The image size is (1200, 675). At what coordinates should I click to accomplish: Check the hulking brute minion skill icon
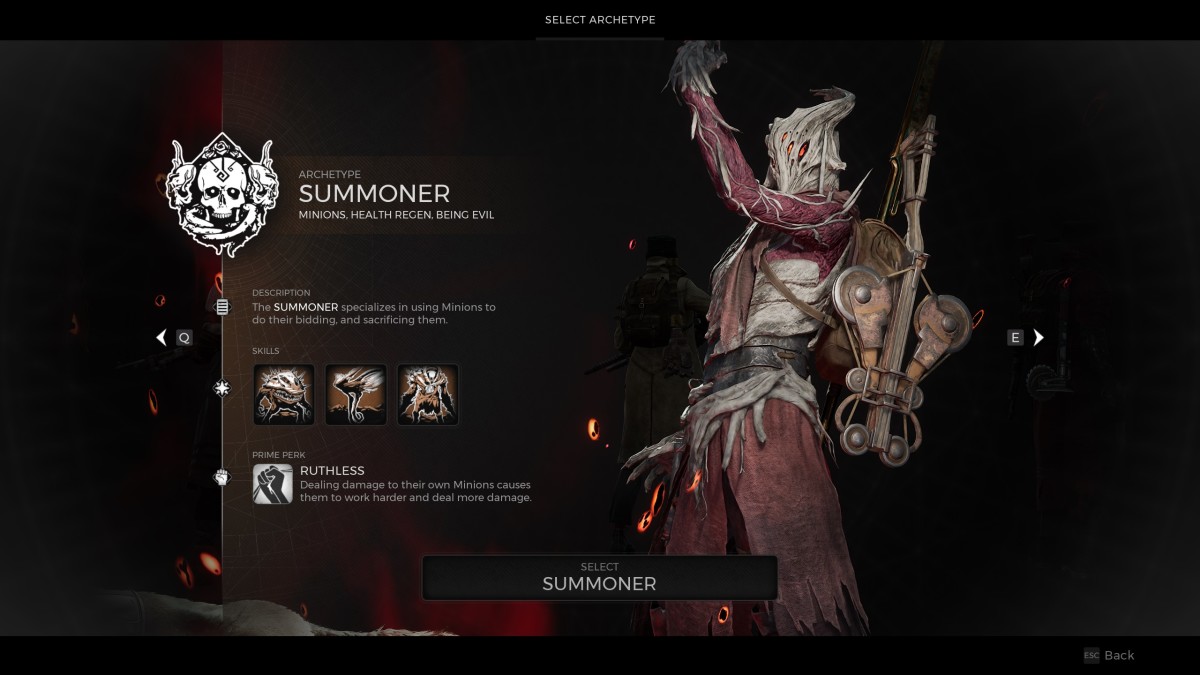pyautogui.click(x=428, y=394)
